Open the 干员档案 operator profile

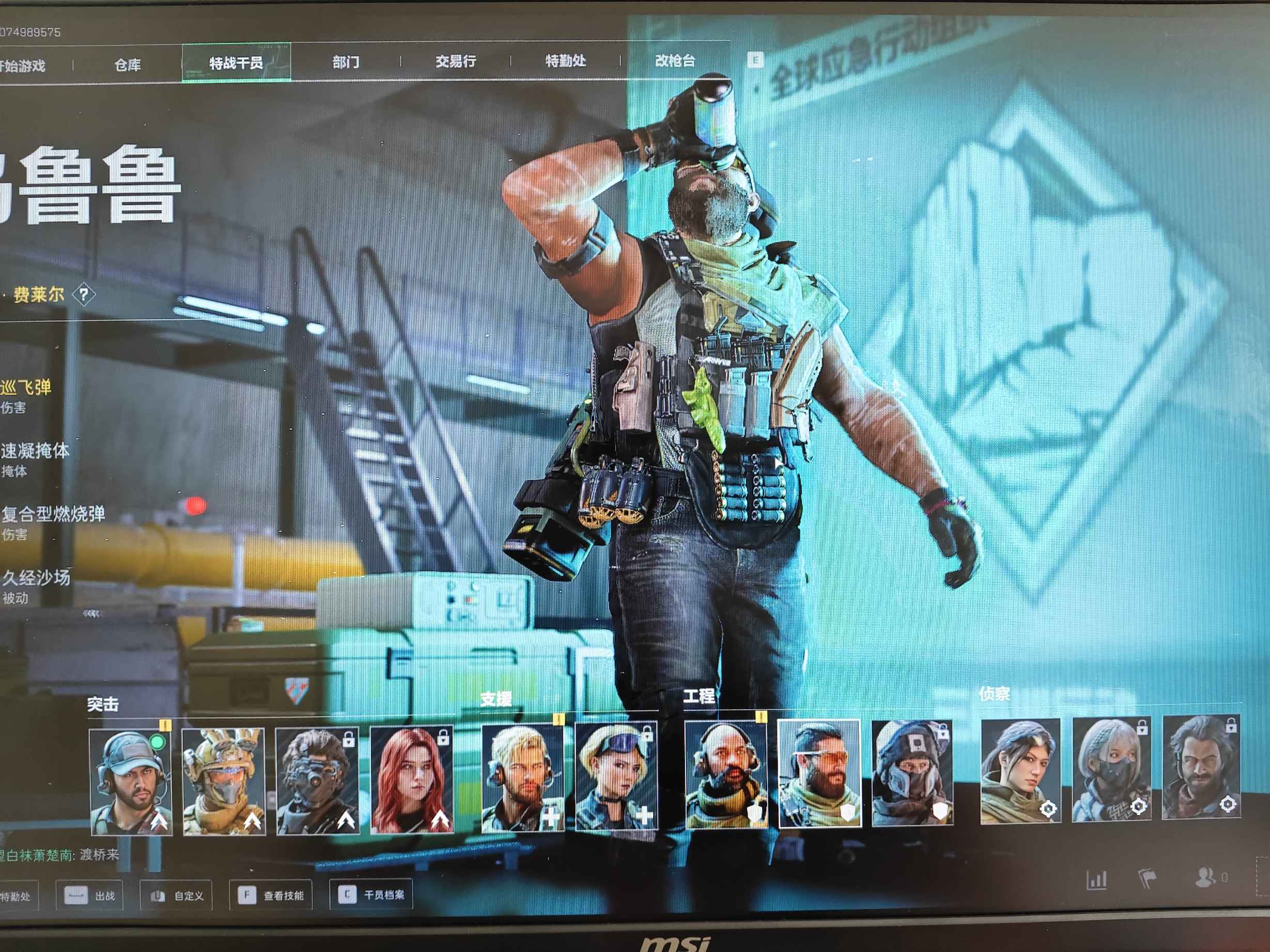pos(371,895)
